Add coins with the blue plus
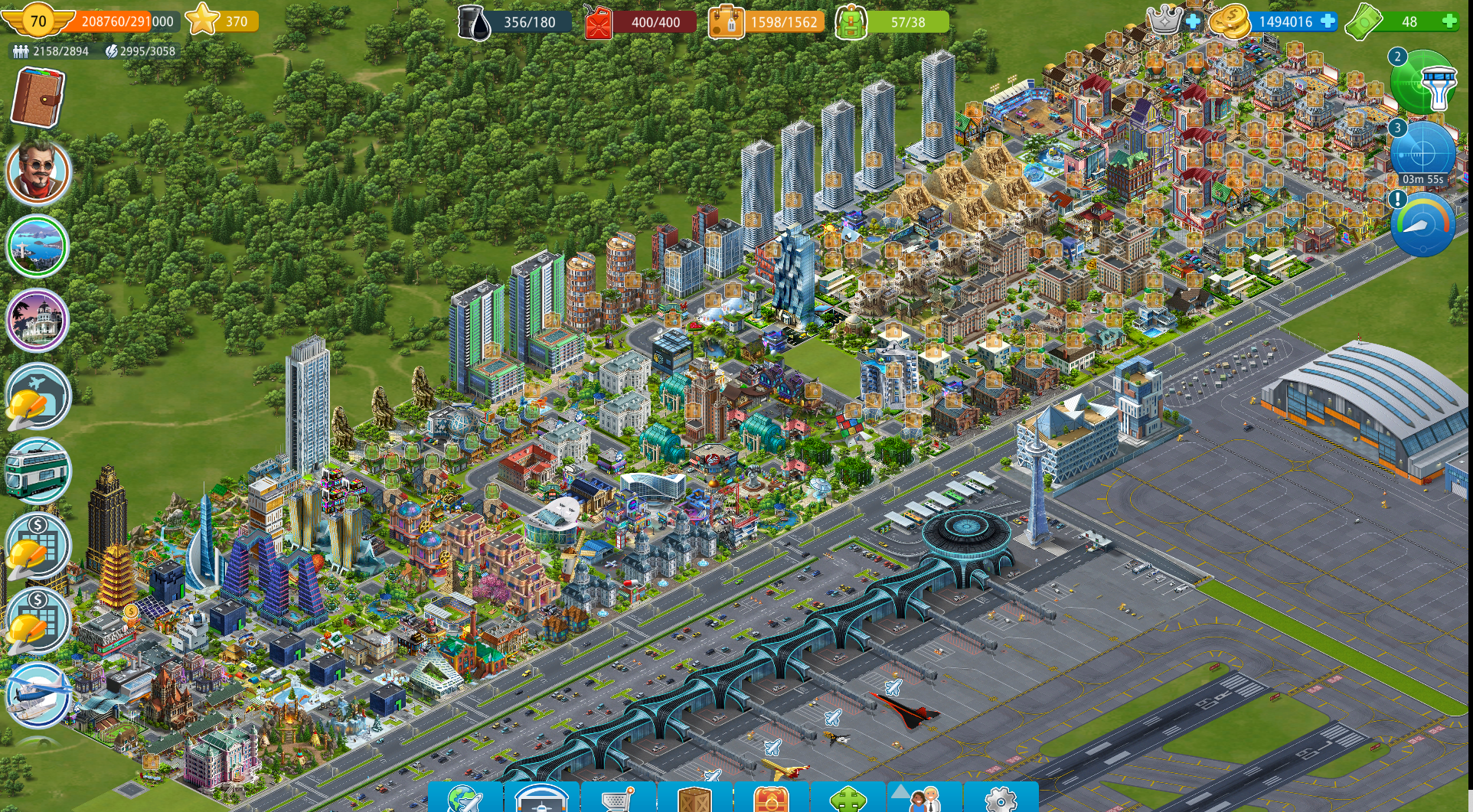 pyautogui.click(x=1328, y=21)
